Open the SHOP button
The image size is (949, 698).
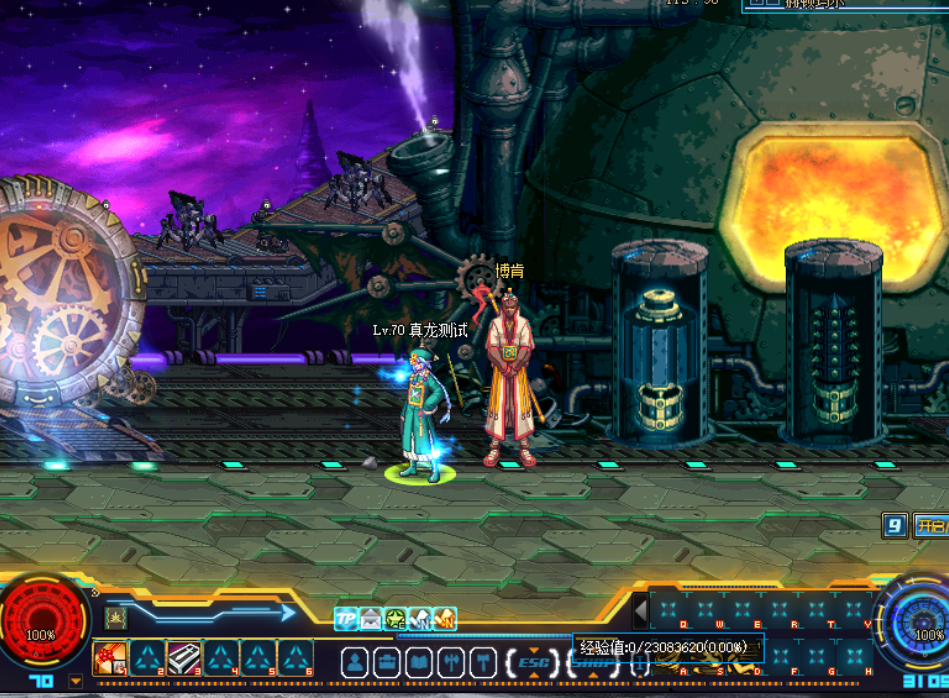588,662
